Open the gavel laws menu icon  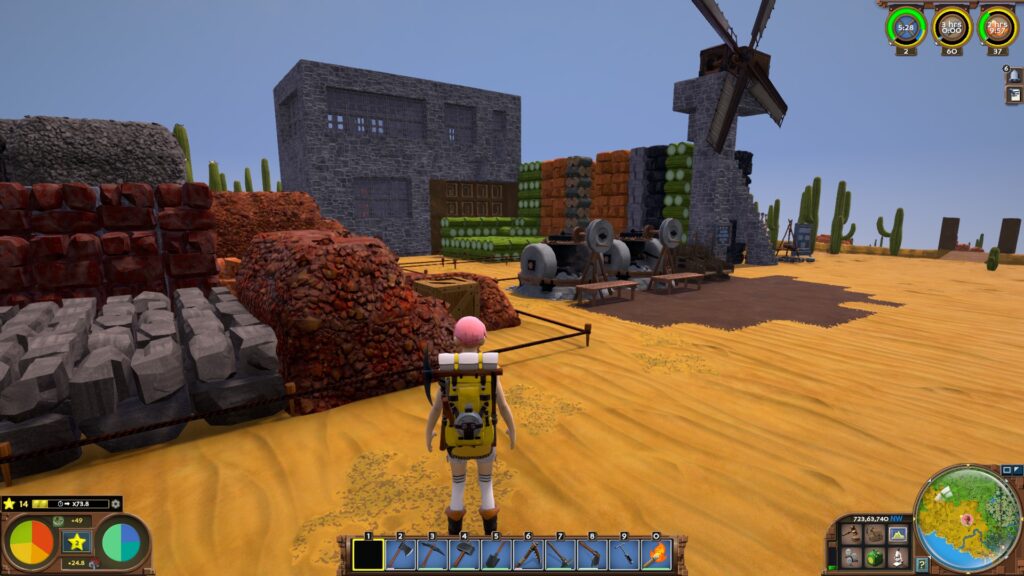[851, 534]
